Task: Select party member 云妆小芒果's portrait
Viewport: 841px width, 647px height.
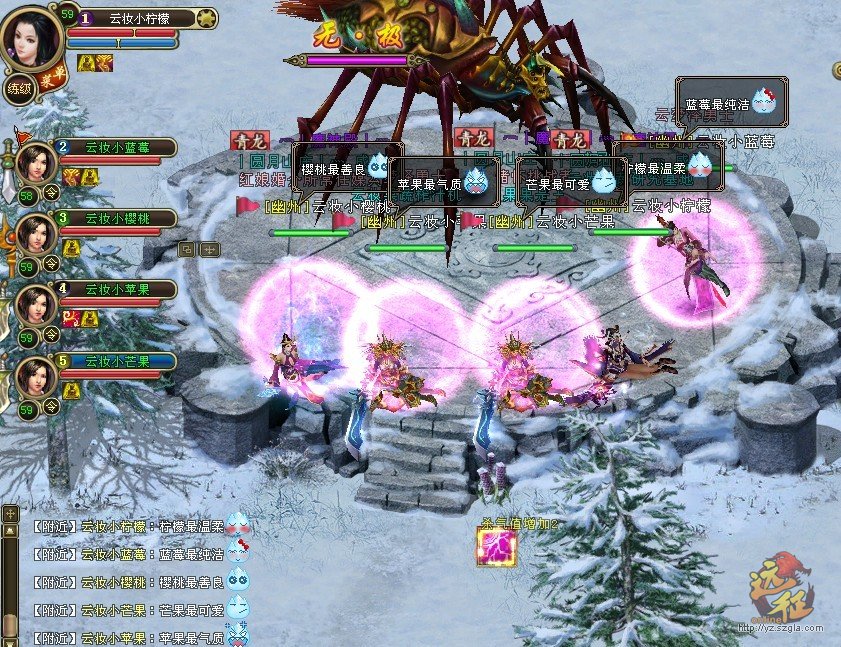Action: (x=36, y=377)
